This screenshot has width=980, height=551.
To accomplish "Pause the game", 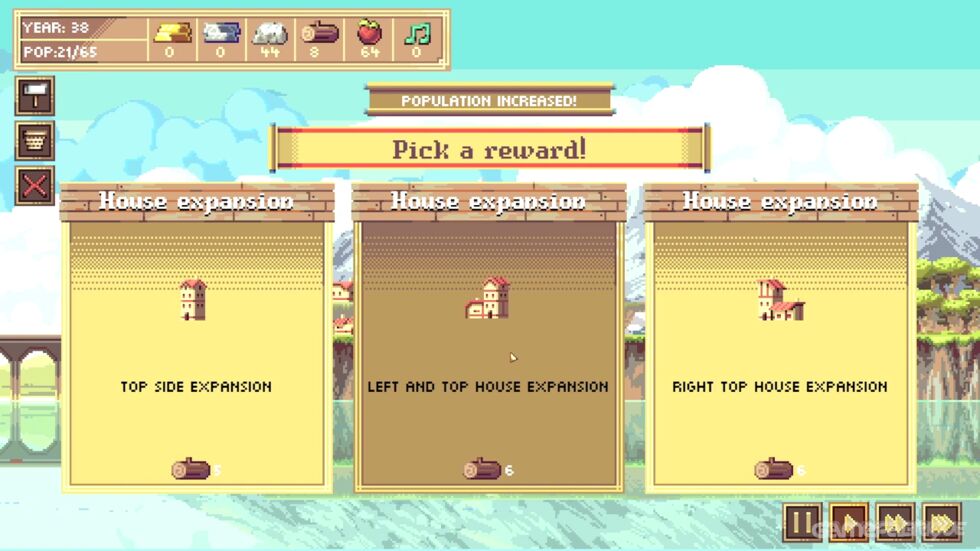I will click(802, 523).
